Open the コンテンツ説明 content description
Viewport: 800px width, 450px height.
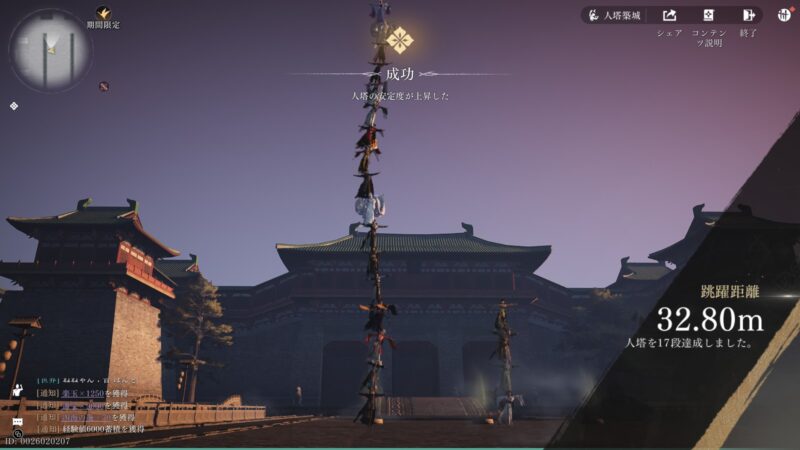tap(708, 16)
